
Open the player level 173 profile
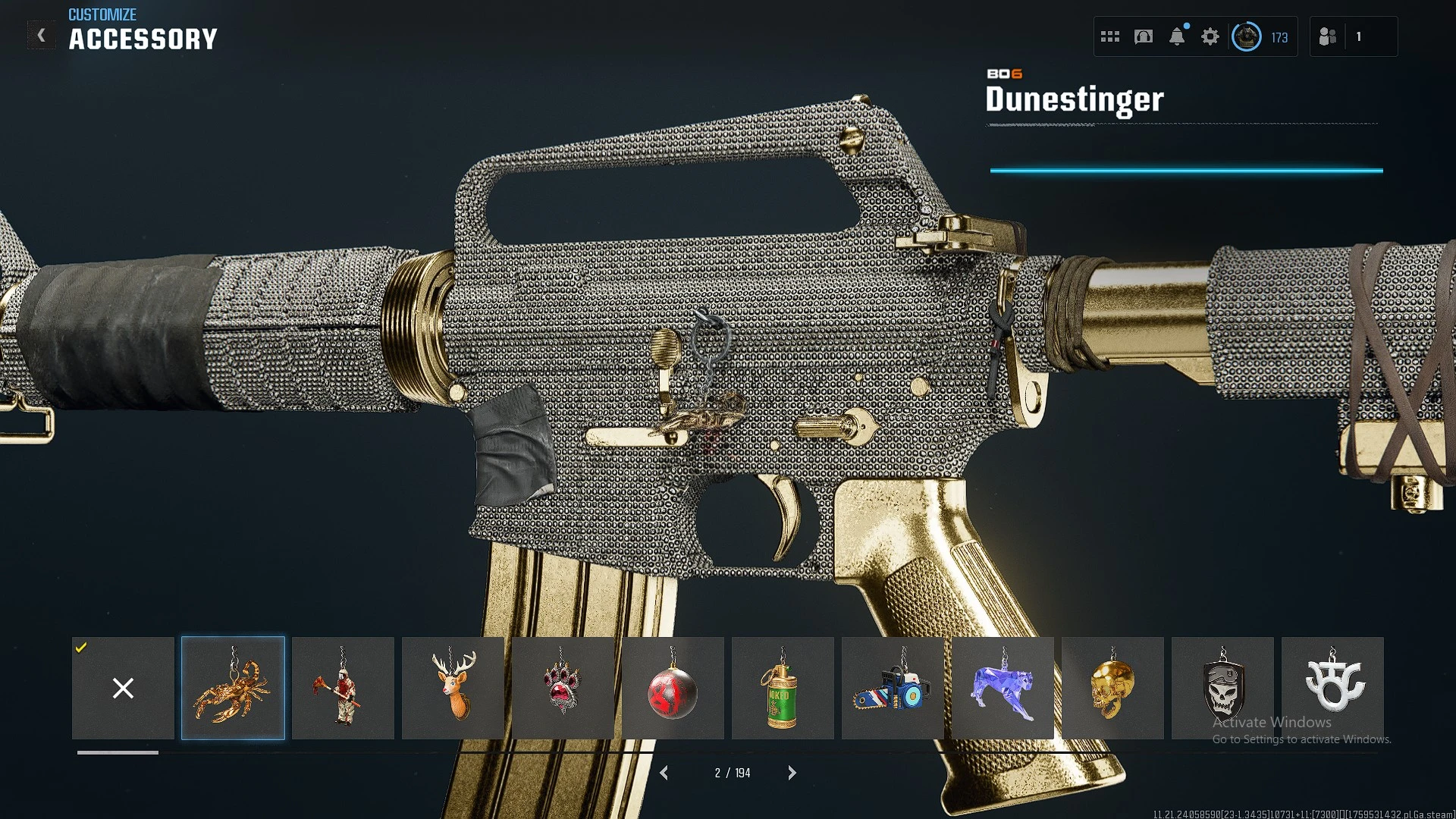click(1260, 36)
